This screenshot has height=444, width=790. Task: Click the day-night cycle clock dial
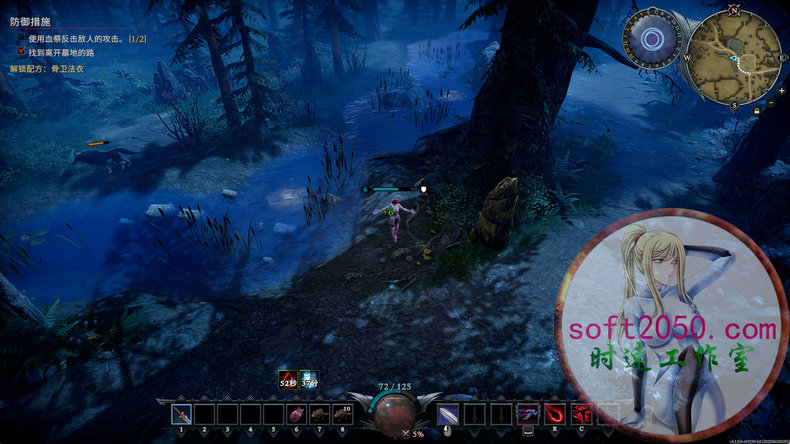click(653, 40)
